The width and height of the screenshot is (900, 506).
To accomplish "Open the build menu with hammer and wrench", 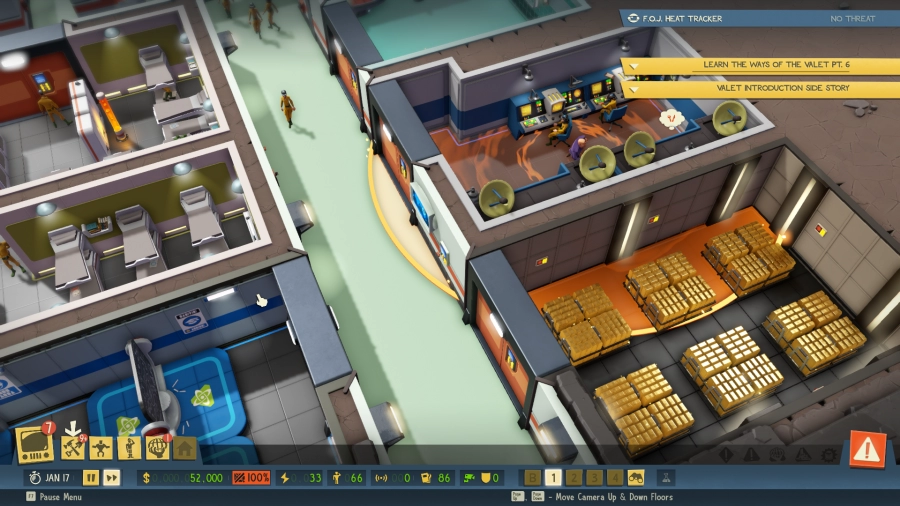I will (x=71, y=447).
